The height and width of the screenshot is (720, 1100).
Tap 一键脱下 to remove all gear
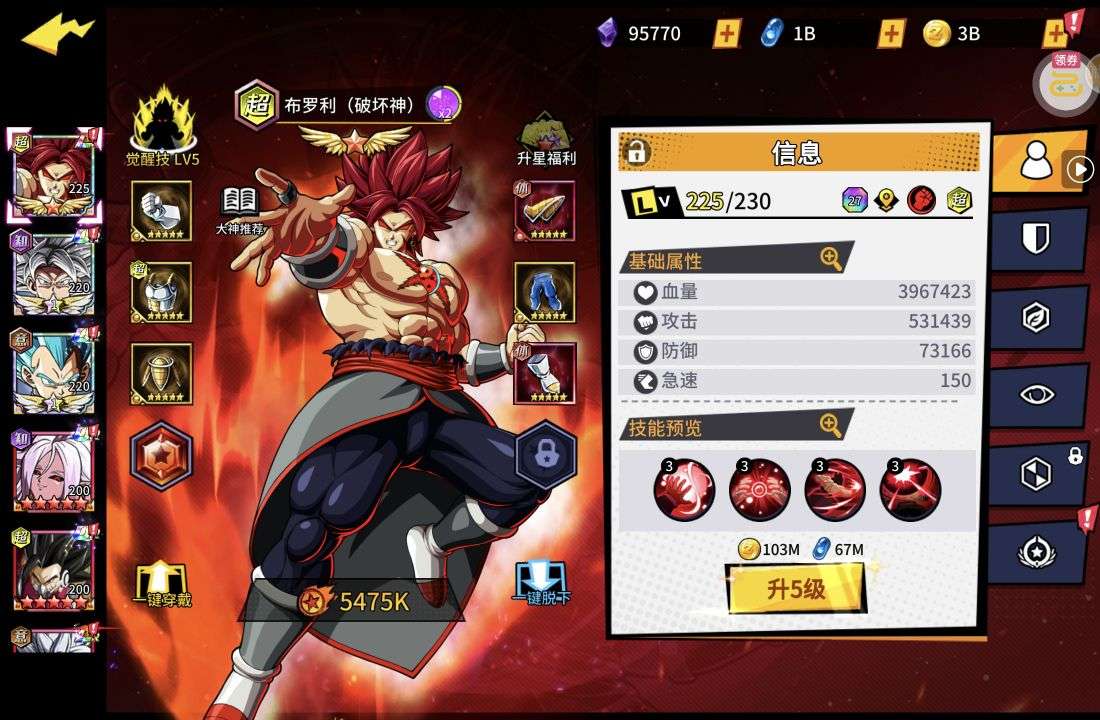(542, 583)
